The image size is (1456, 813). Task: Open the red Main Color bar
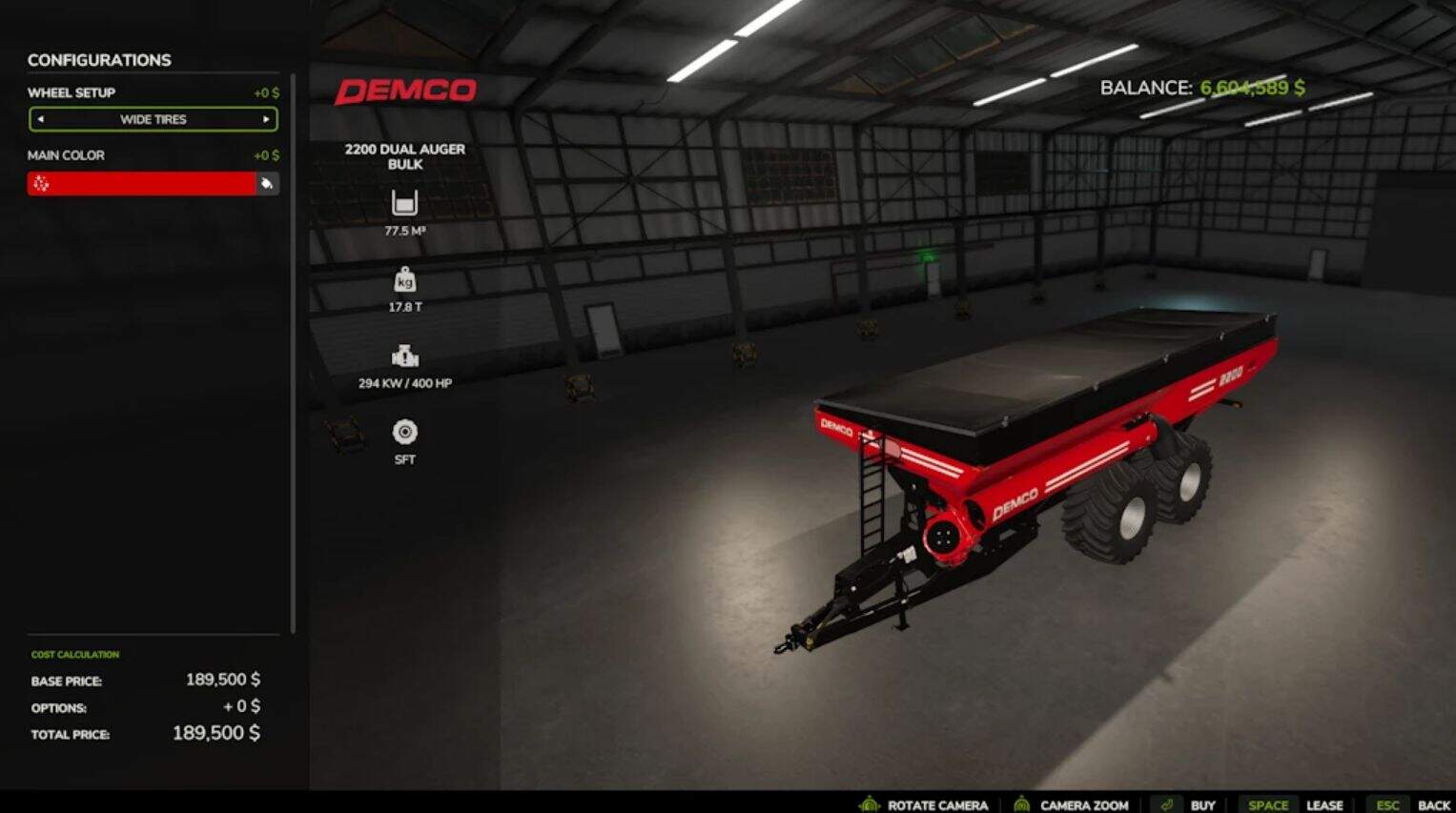(141, 184)
